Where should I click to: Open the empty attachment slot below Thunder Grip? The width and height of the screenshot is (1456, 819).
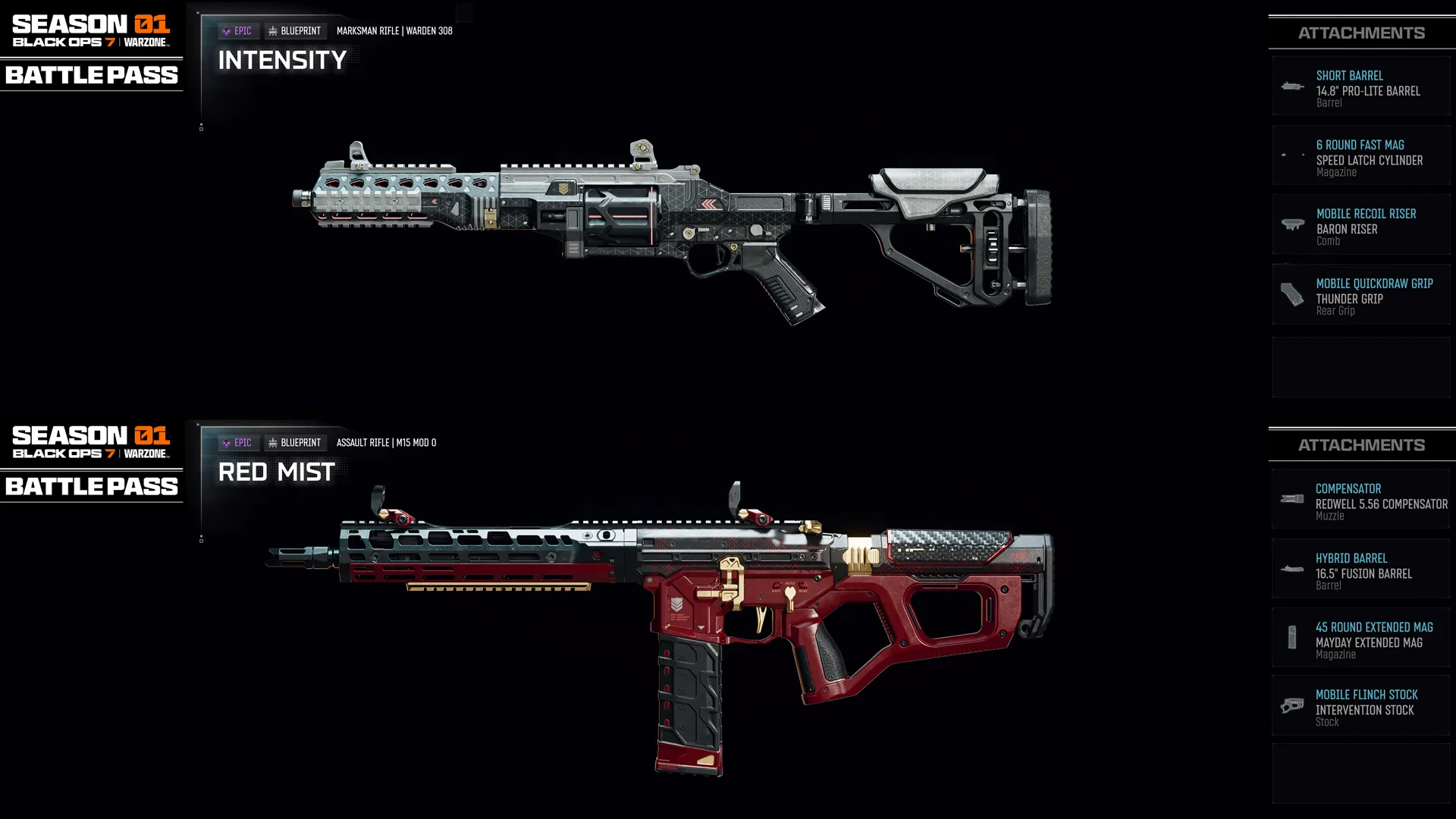[1361, 367]
